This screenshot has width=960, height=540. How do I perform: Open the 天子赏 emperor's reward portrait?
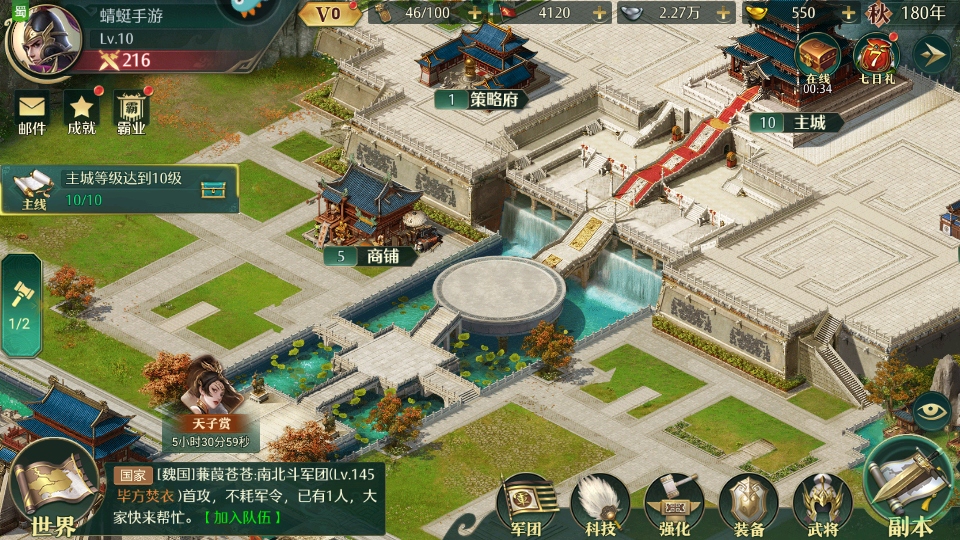pyautogui.click(x=211, y=397)
